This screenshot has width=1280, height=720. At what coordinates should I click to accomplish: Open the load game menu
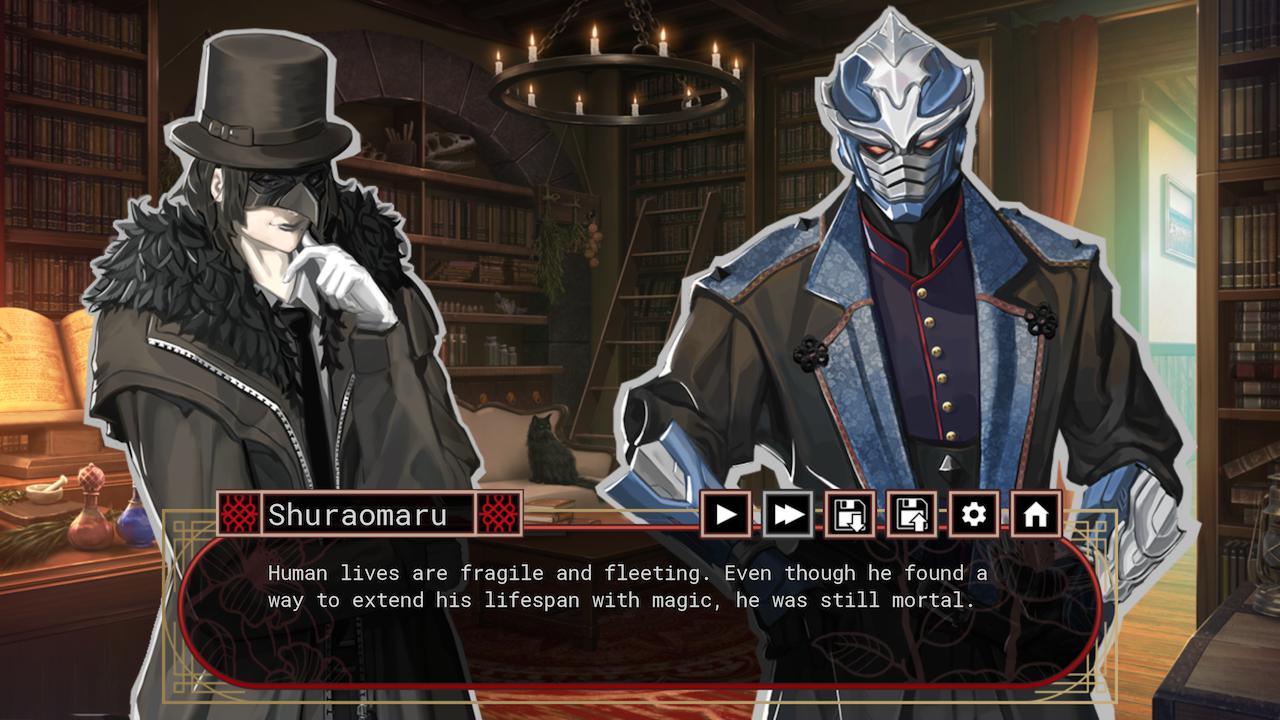912,513
